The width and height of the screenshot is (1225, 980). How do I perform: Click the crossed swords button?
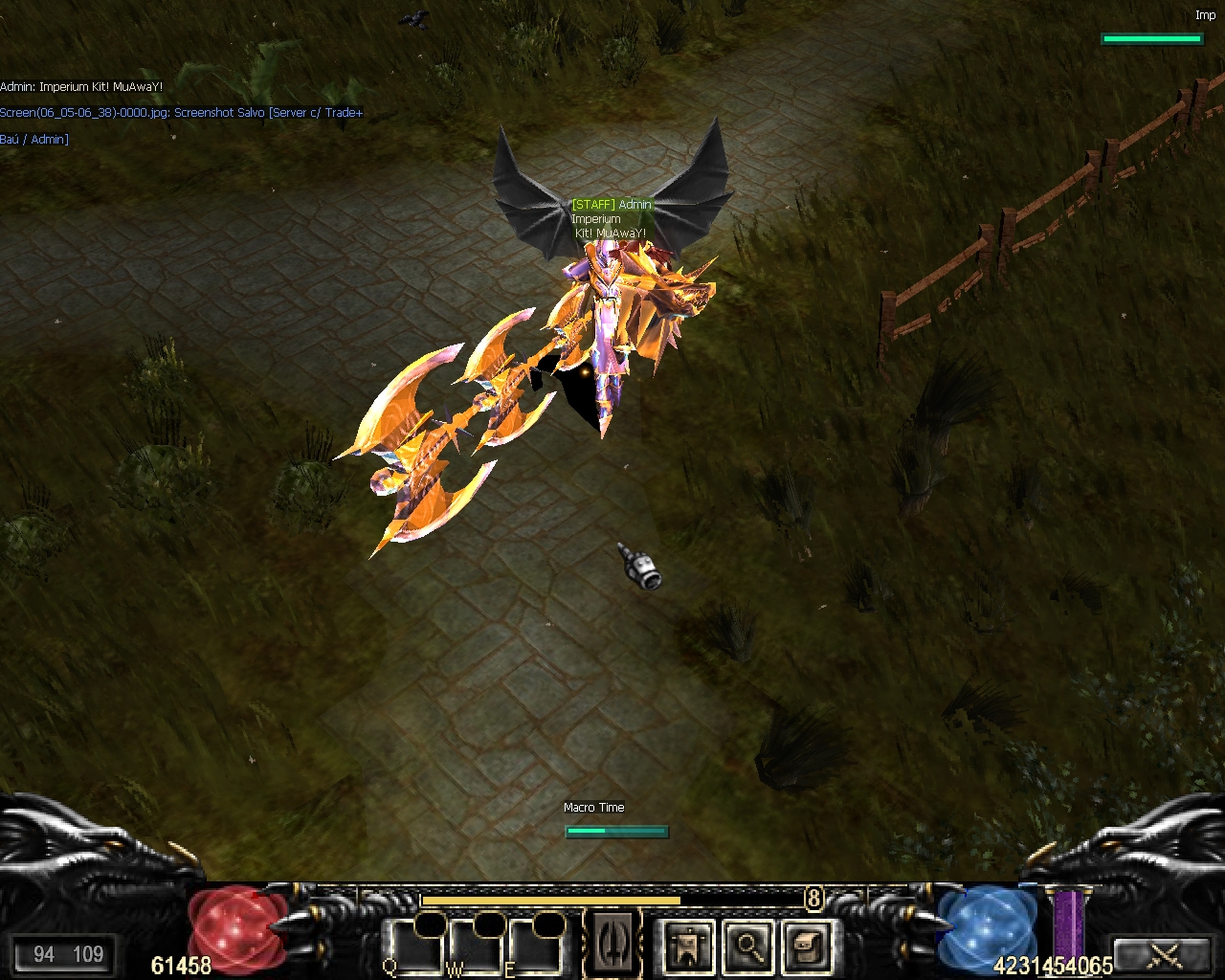pyautogui.click(x=1164, y=954)
